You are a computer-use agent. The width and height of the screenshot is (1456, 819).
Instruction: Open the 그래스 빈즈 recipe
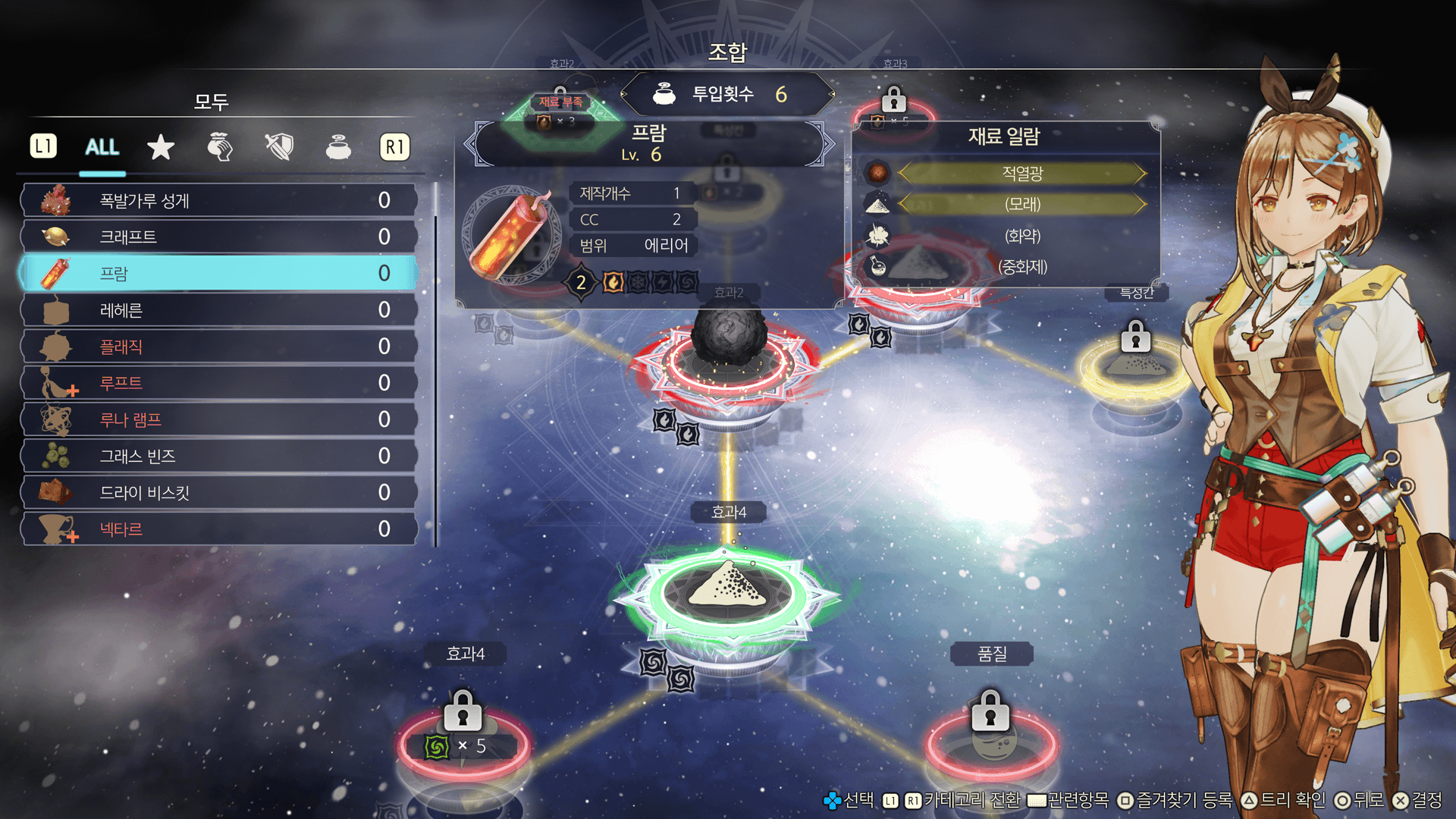click(220, 456)
